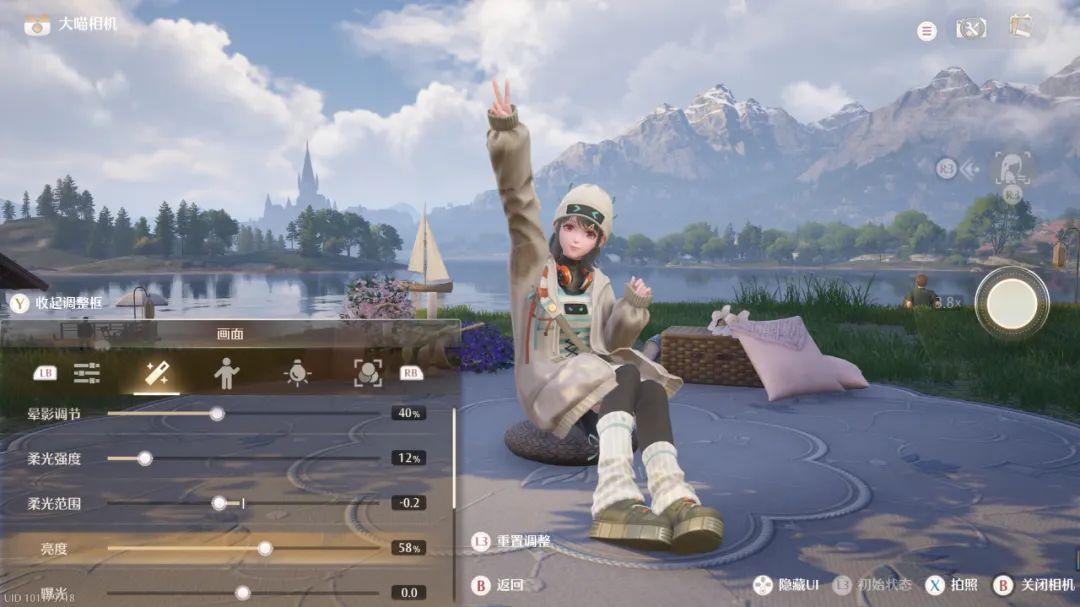Select the magic wand picture tab
The image size is (1080, 607).
coord(157,373)
